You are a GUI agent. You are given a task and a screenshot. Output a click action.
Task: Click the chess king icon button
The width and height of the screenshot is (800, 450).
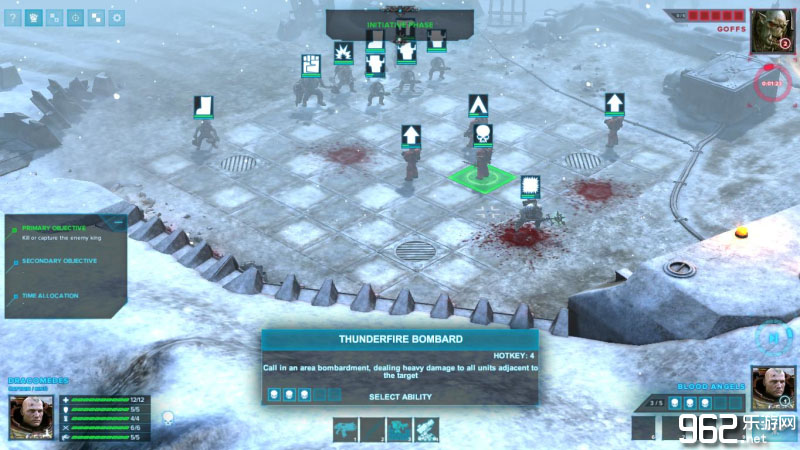(x=34, y=17)
